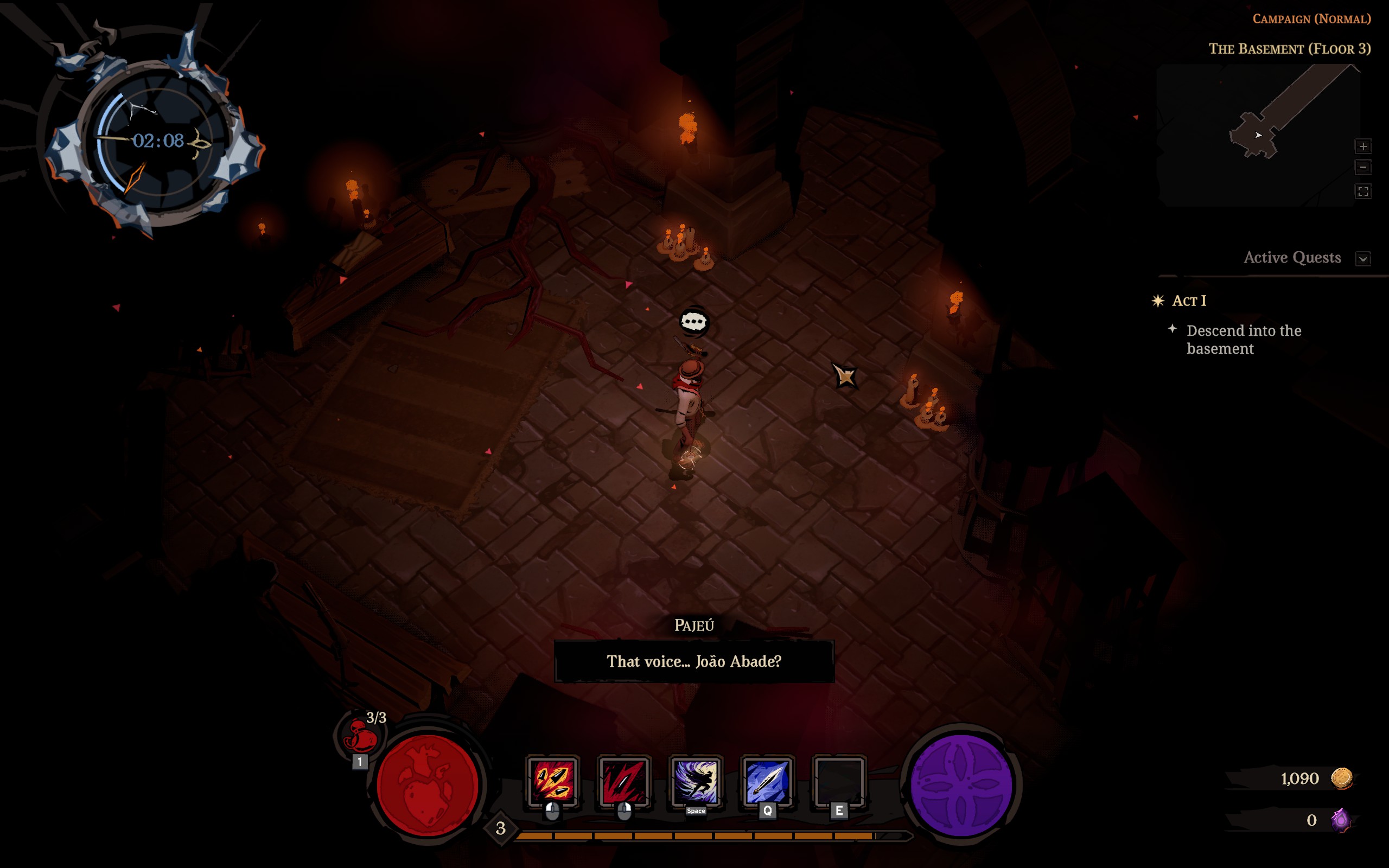1389x868 pixels.
Task: Advance Pajeú's dialogue box
Action: 694,661
